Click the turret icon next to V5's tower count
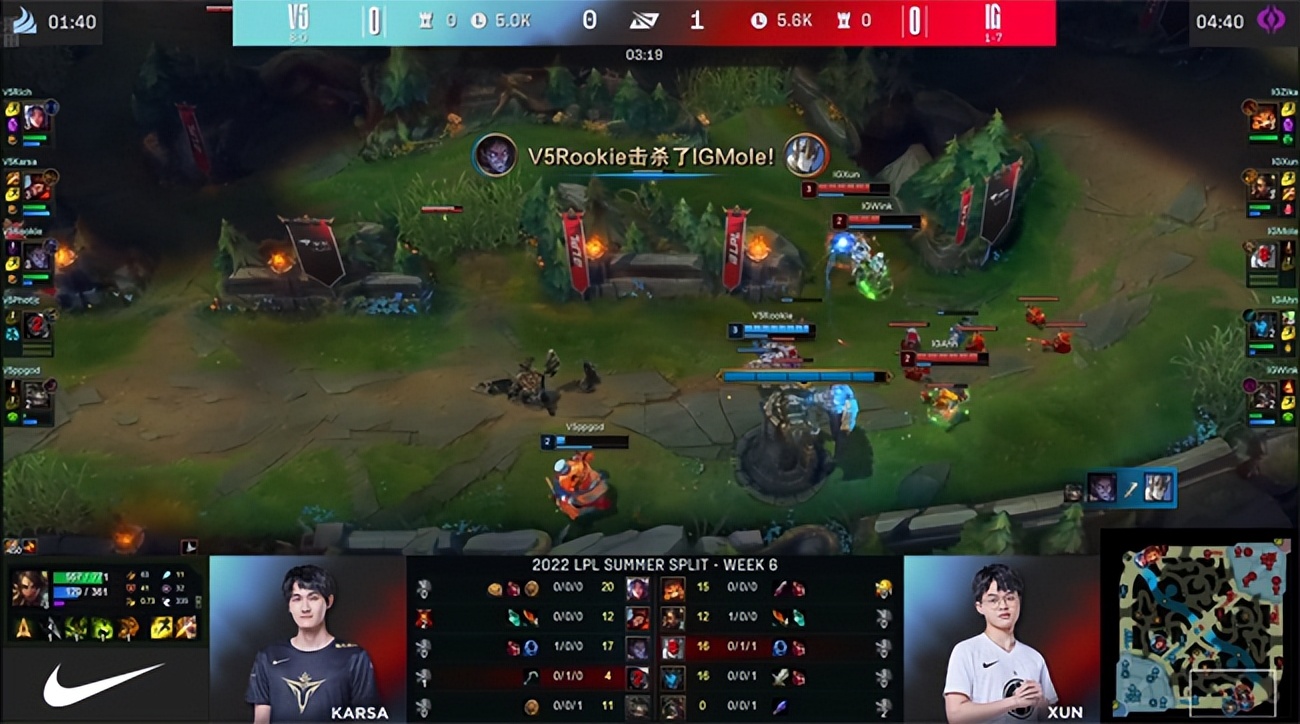Viewport: 1300px width, 724px height. pos(426,19)
